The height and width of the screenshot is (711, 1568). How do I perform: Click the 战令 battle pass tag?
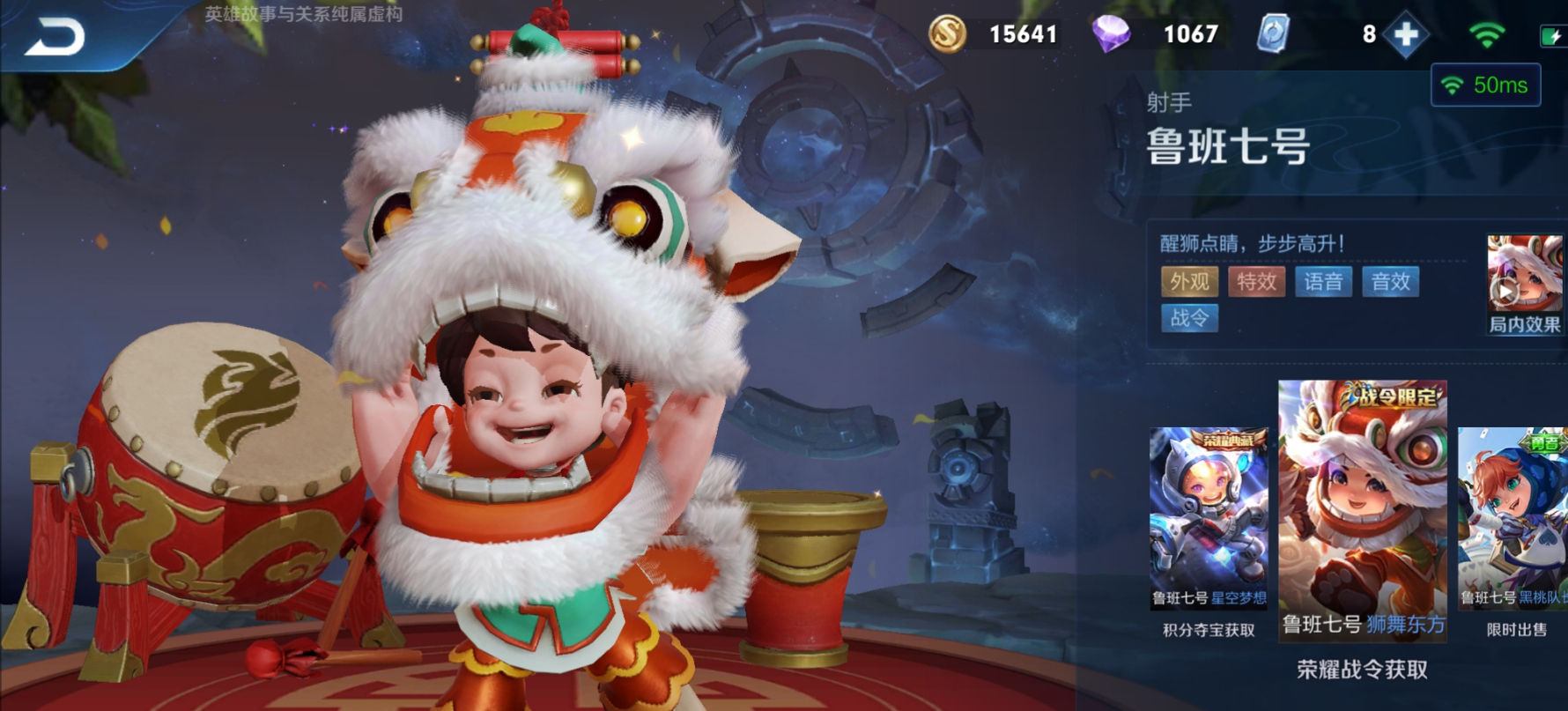click(x=1189, y=318)
